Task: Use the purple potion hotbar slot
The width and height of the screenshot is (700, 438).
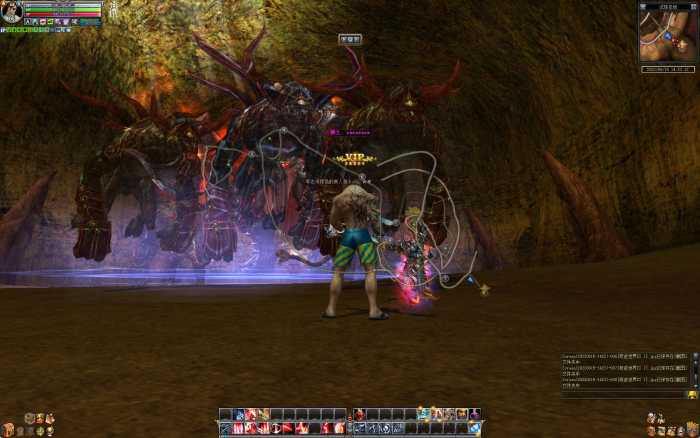Action: 475,414
